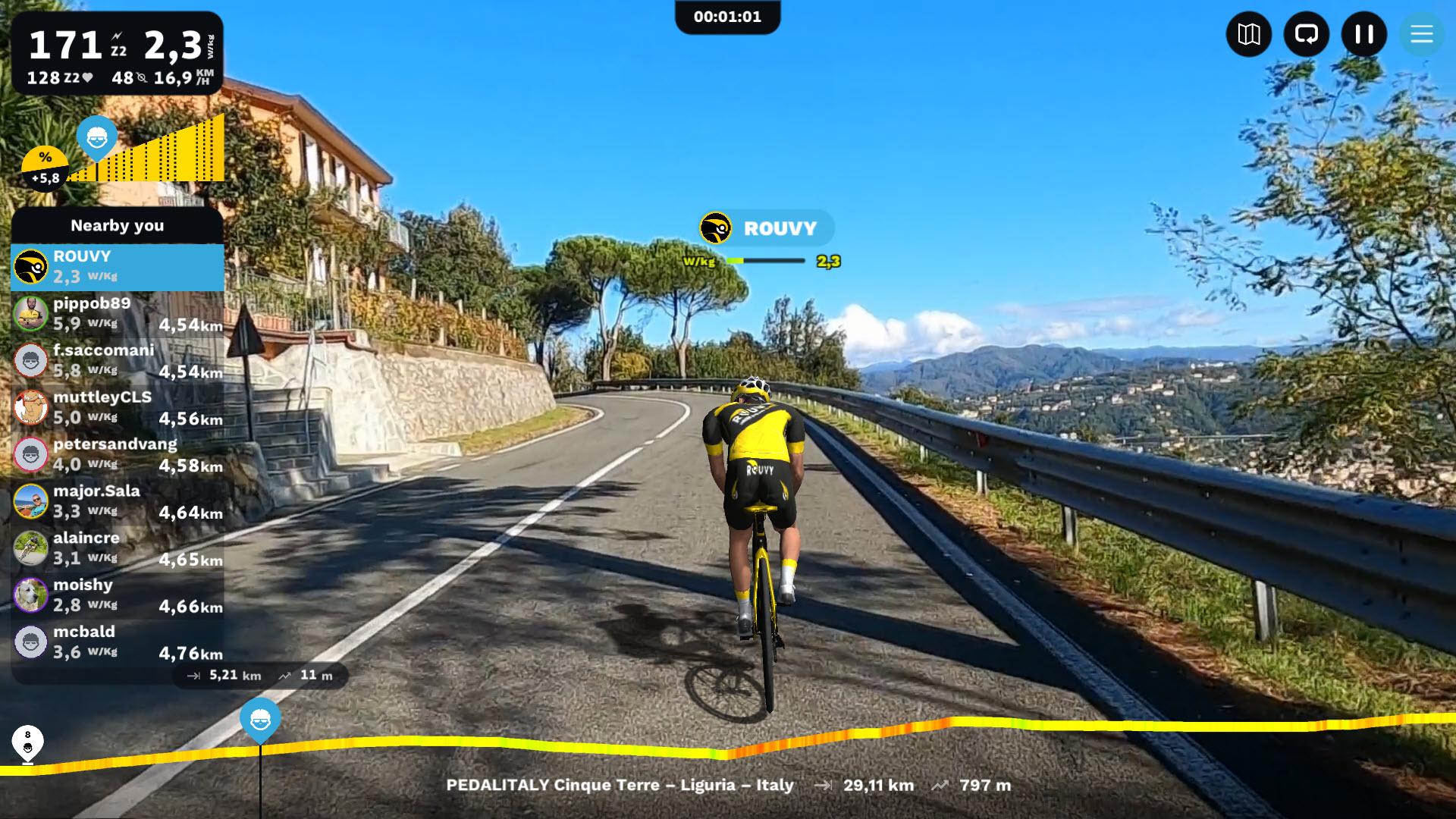Screen dimensions: 1456x819
Task: Select rider pippob89 in the list
Action: click(118, 314)
